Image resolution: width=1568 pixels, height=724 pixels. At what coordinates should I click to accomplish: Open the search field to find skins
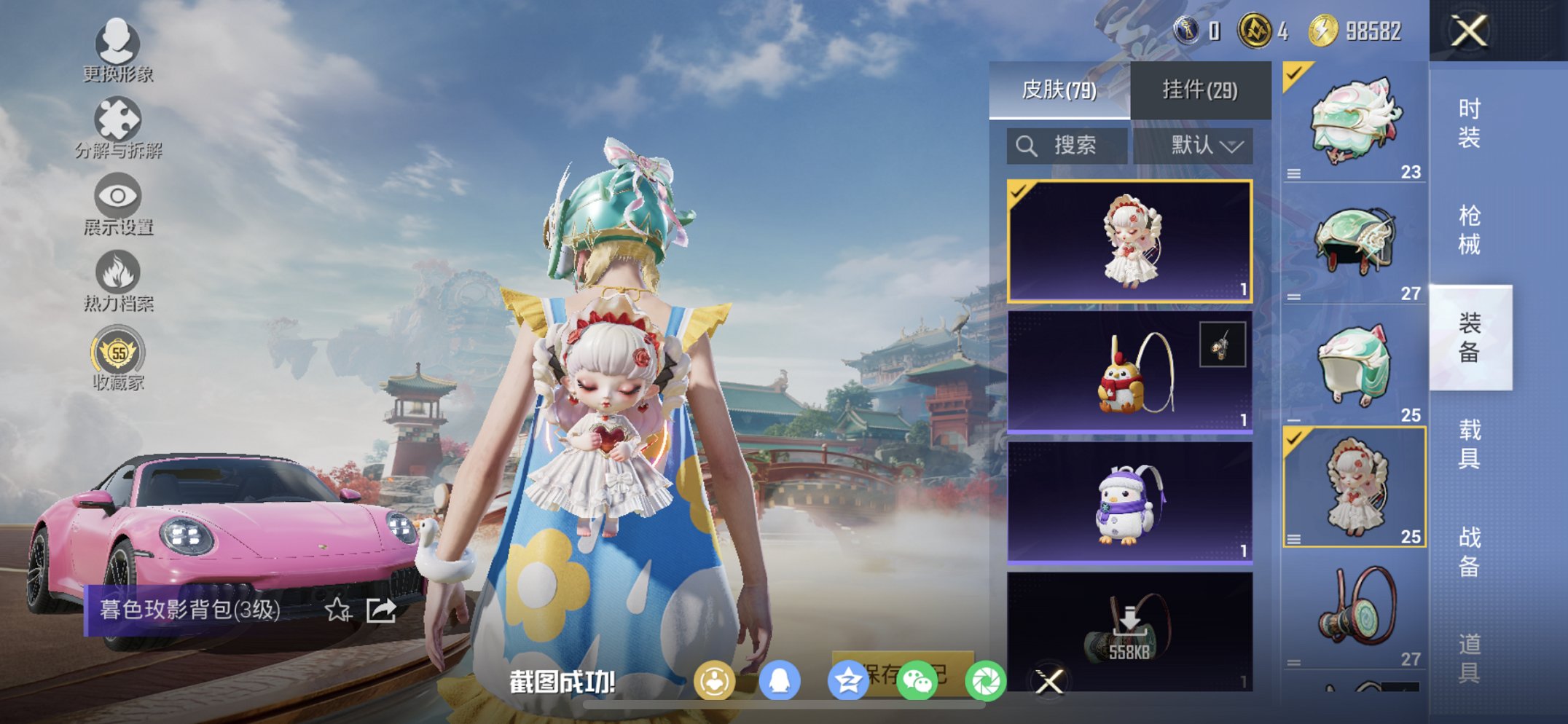point(1066,145)
